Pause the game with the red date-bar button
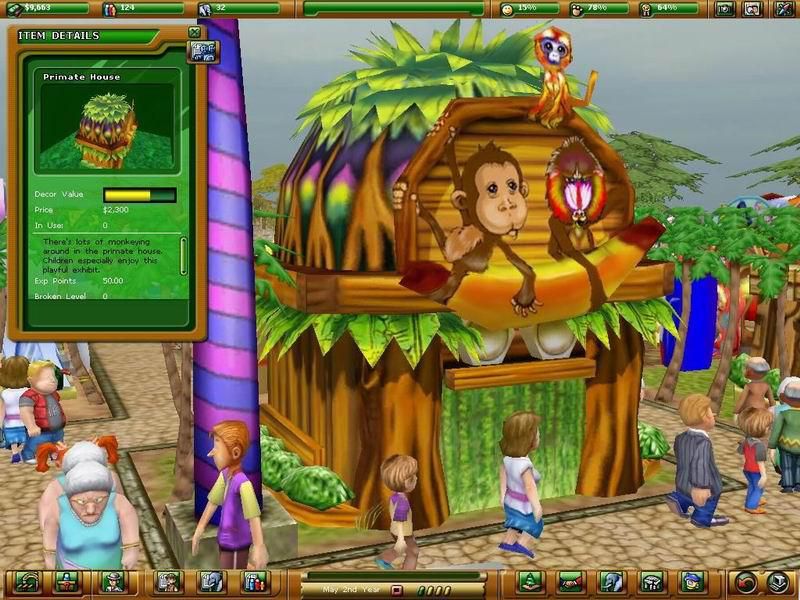Screen dimensions: 800x600 point(396,590)
